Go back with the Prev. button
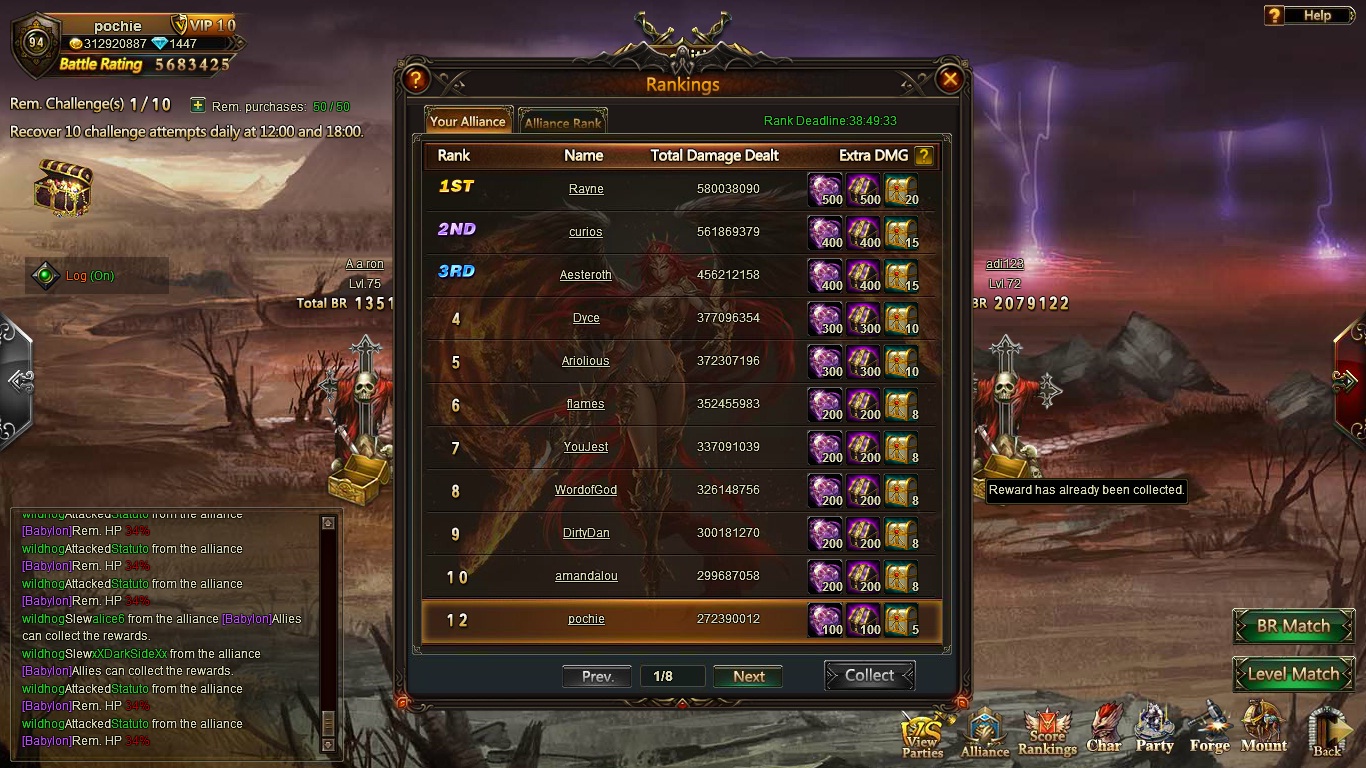 [597, 676]
